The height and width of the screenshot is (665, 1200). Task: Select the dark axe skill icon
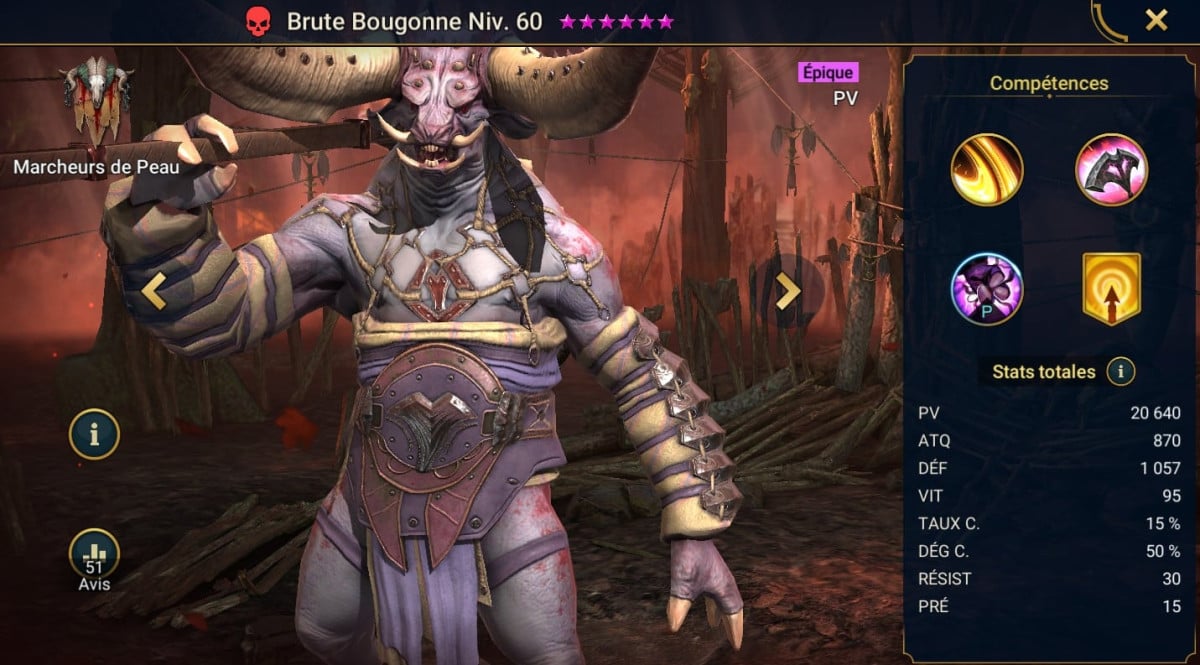coord(1111,169)
